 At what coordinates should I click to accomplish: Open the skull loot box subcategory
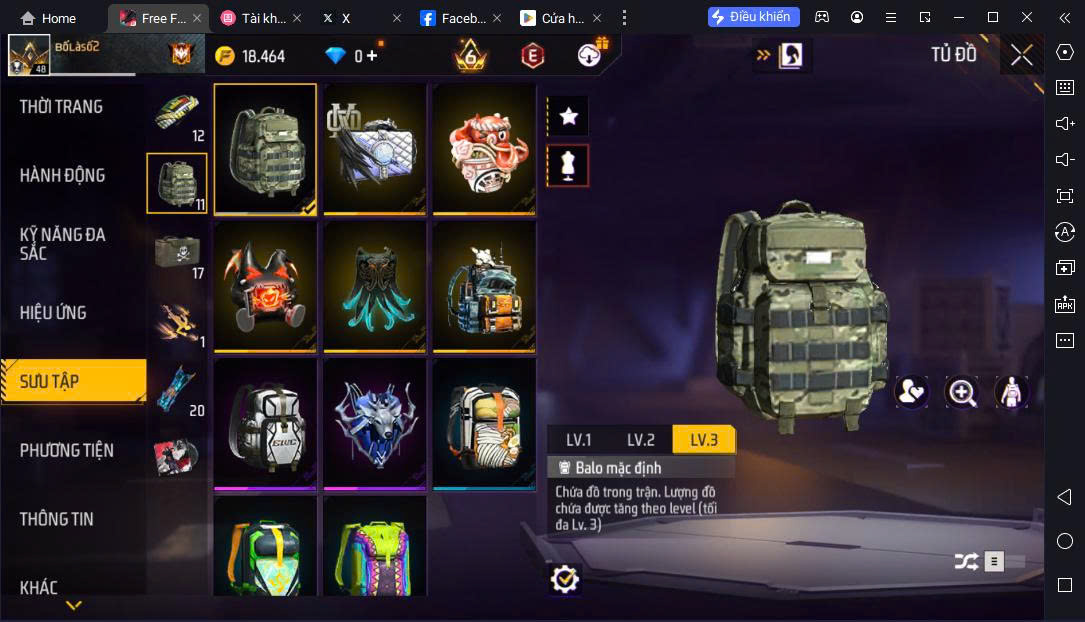pos(177,252)
